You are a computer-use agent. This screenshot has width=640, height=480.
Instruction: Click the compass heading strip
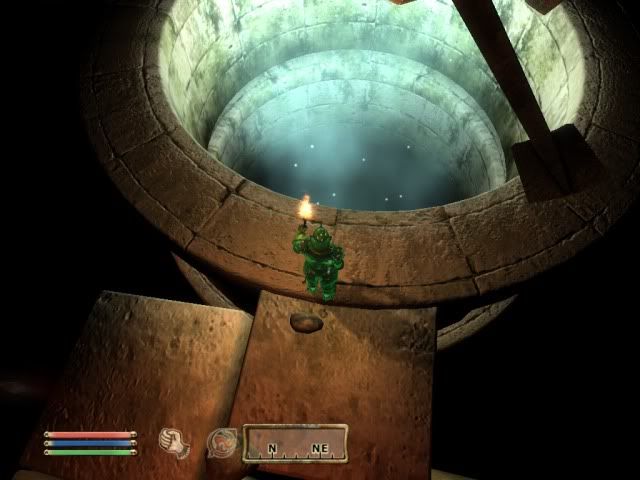click(x=297, y=443)
